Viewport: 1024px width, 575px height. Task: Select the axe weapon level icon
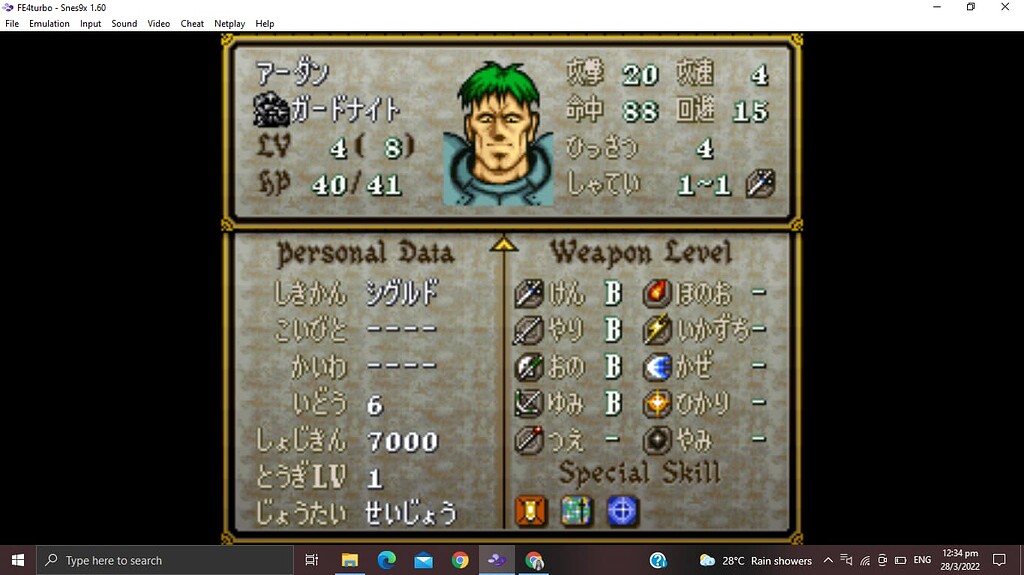(529, 366)
